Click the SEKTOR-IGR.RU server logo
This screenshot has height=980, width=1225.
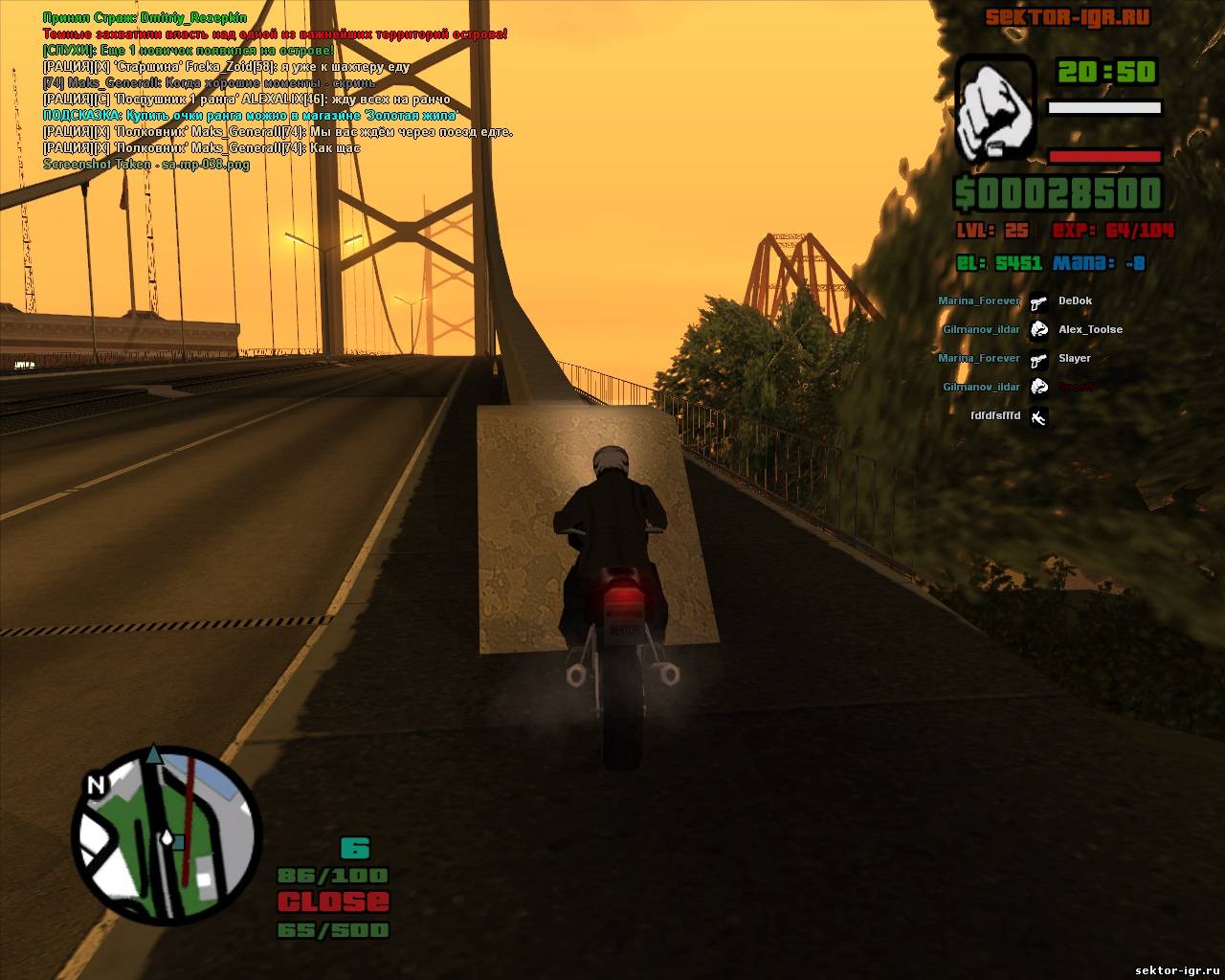pos(1067,17)
